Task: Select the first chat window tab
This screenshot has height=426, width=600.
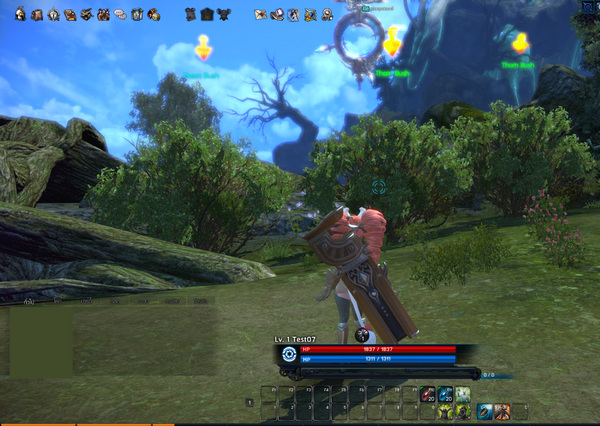Action: point(29,300)
